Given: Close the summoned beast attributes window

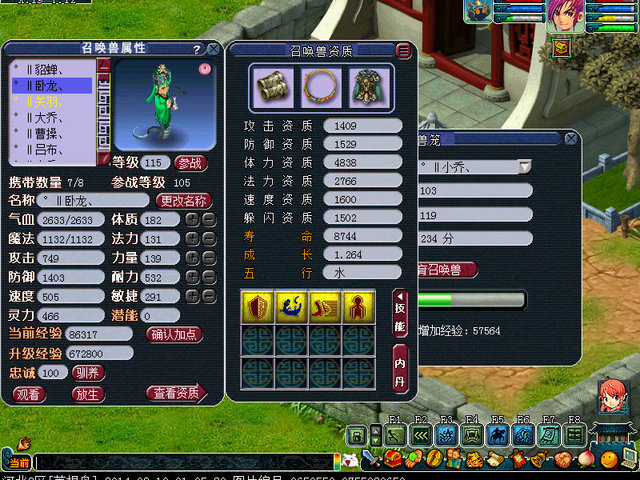Looking at the screenshot, I should [x=213, y=48].
